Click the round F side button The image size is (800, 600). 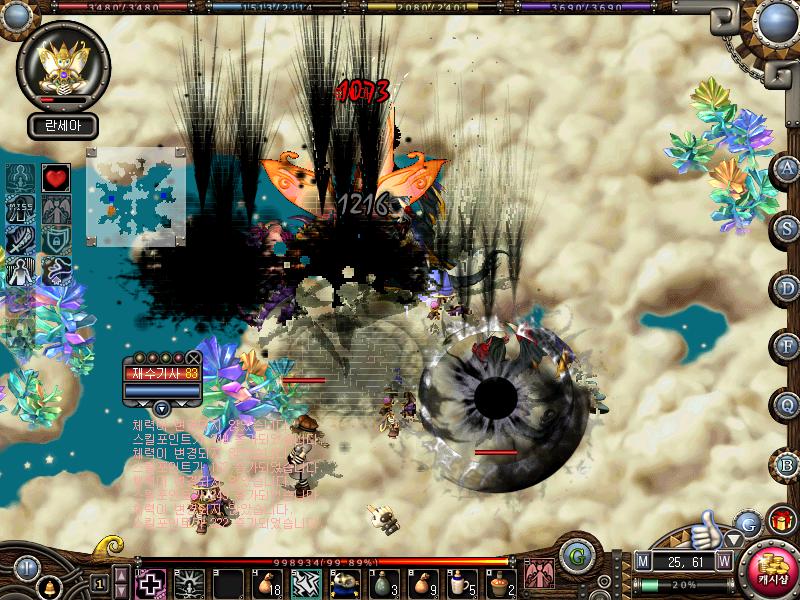[787, 346]
